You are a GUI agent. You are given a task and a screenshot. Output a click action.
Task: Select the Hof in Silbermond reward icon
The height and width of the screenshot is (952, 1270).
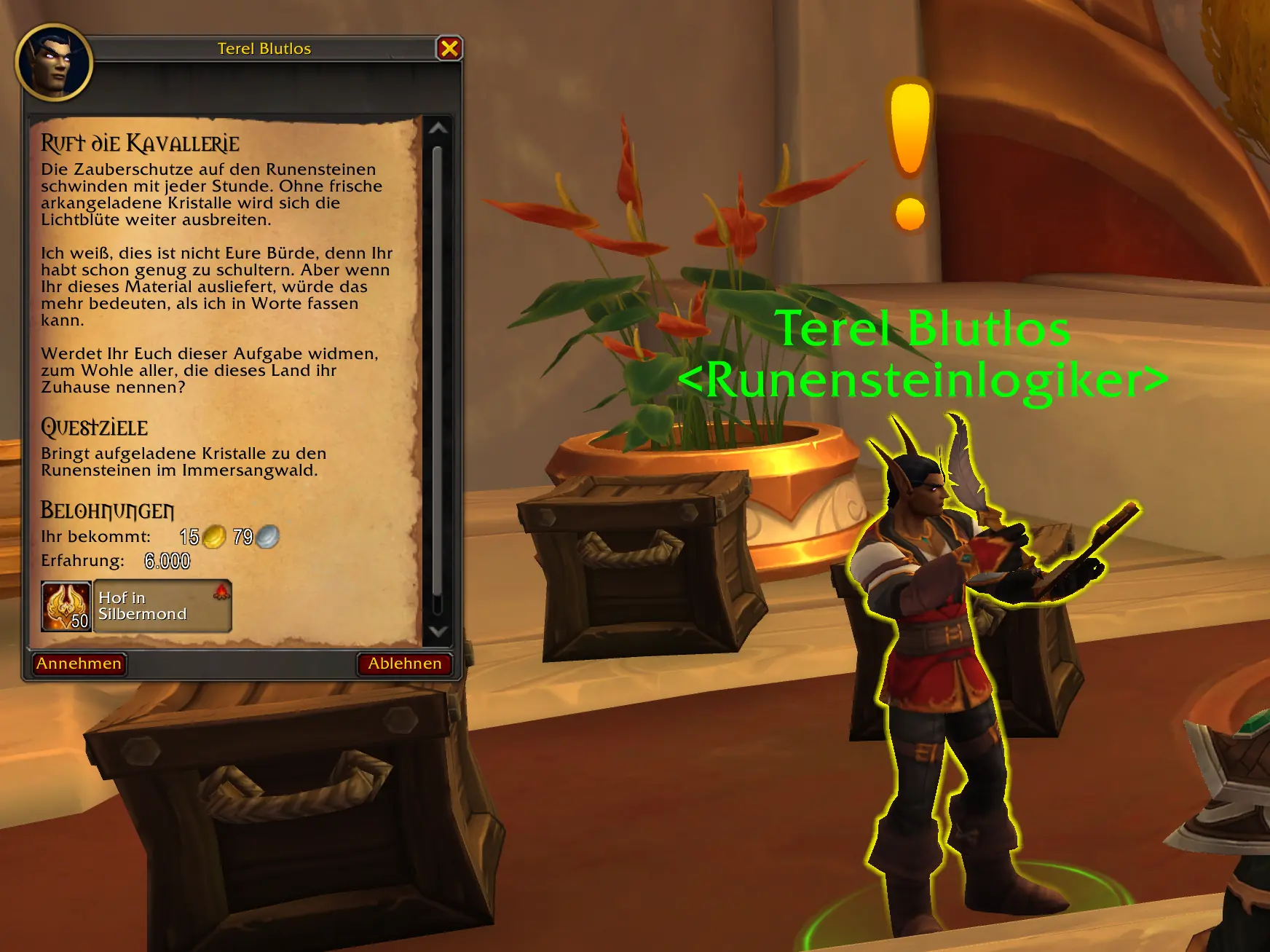point(65,605)
